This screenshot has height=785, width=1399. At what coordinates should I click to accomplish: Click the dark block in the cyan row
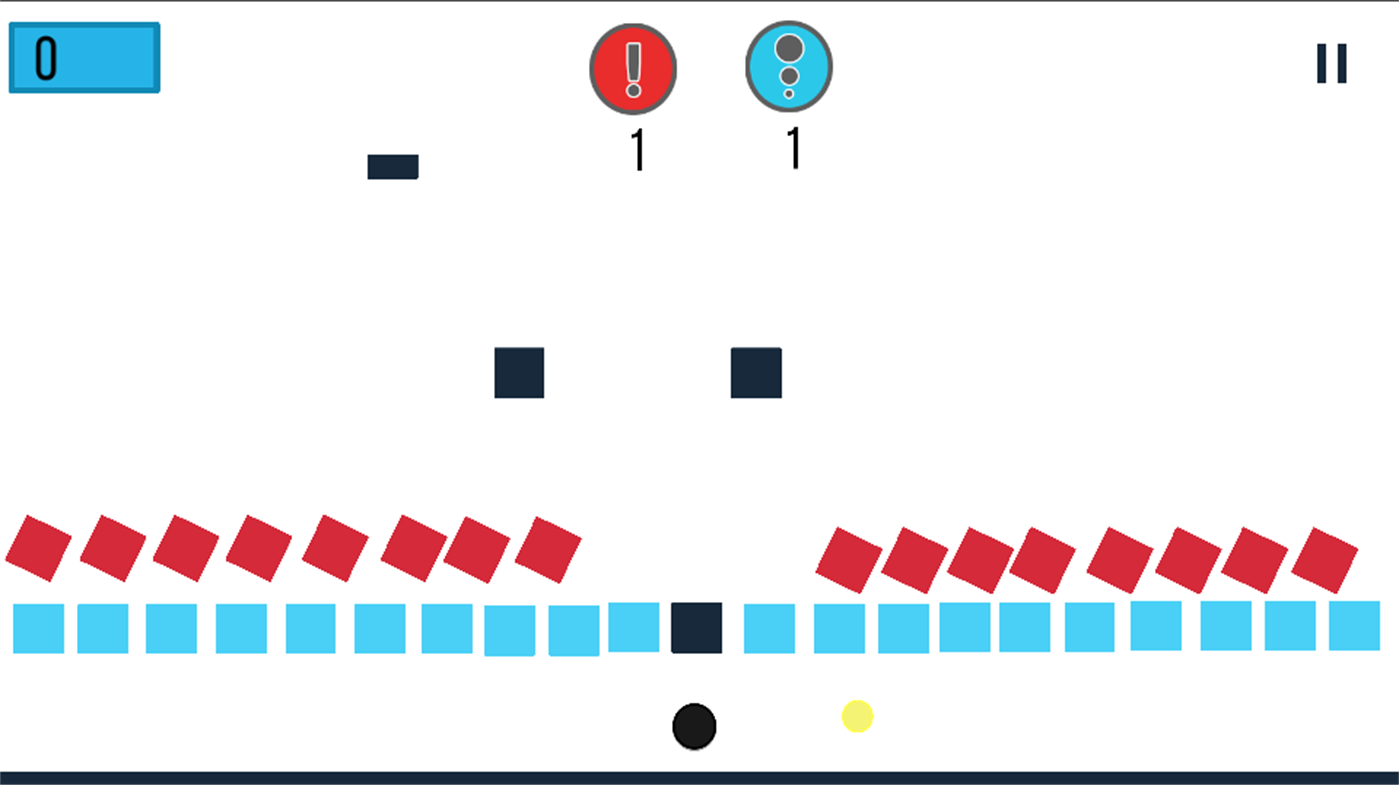(x=697, y=628)
